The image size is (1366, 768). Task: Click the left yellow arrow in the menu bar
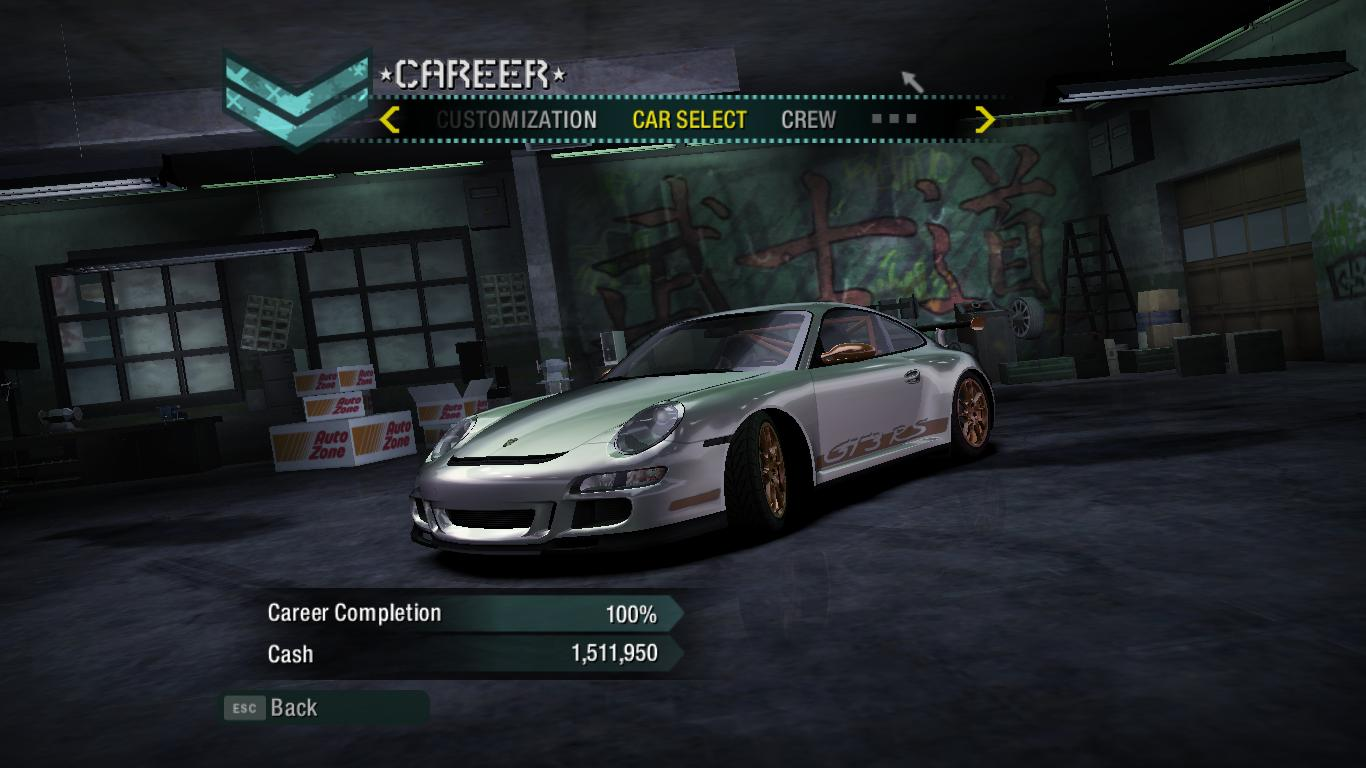coord(390,120)
